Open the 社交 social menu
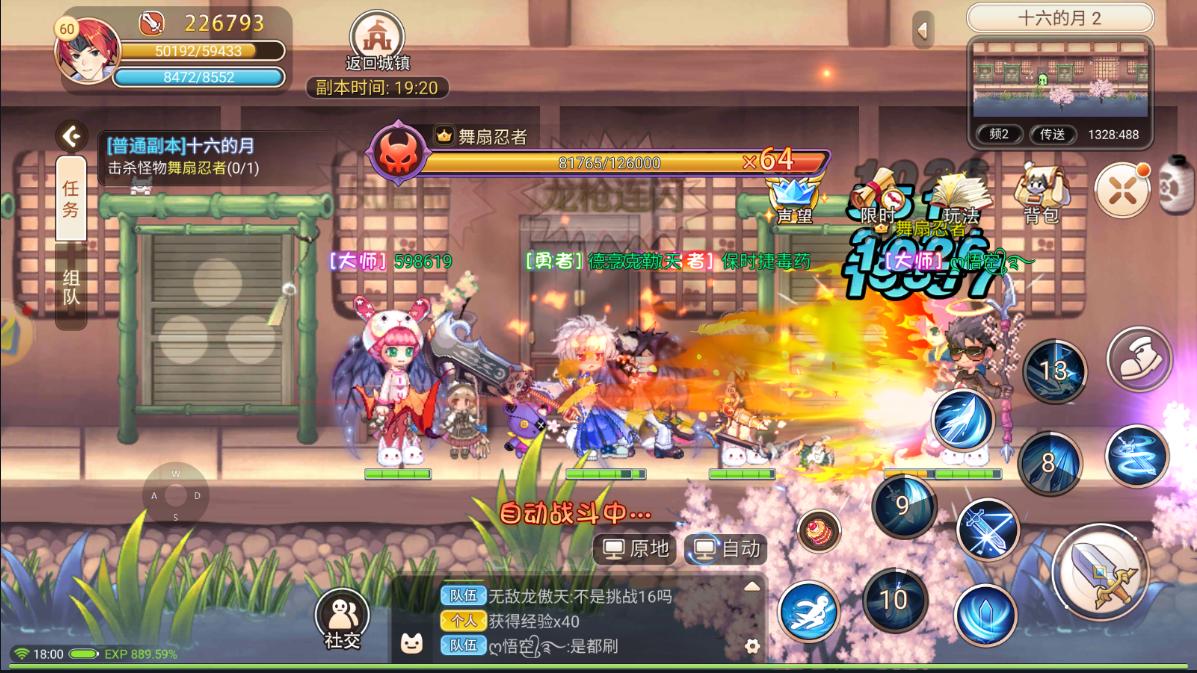The width and height of the screenshot is (1197, 673). tap(342, 619)
